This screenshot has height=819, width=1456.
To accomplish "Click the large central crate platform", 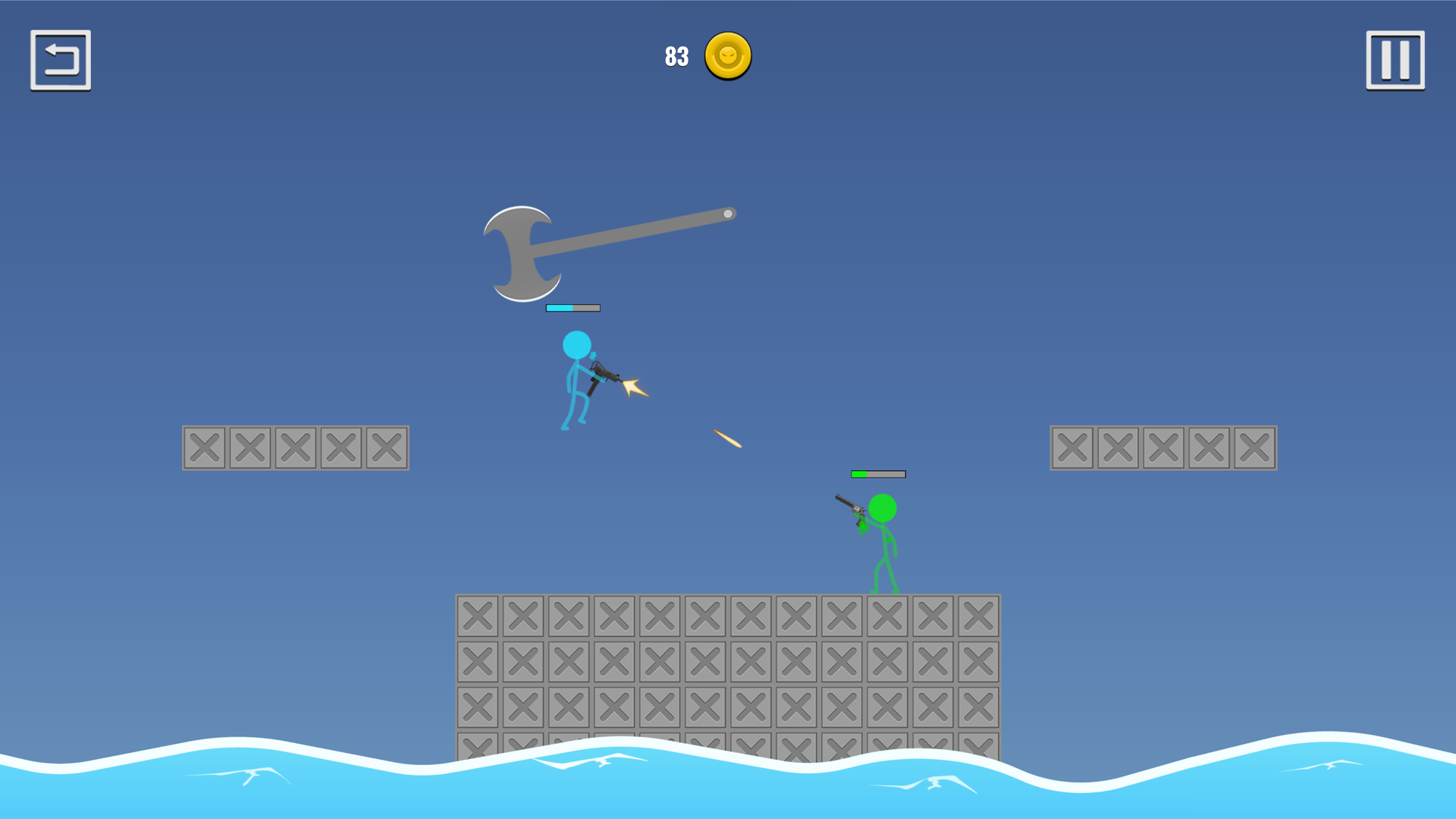I will 728,667.
